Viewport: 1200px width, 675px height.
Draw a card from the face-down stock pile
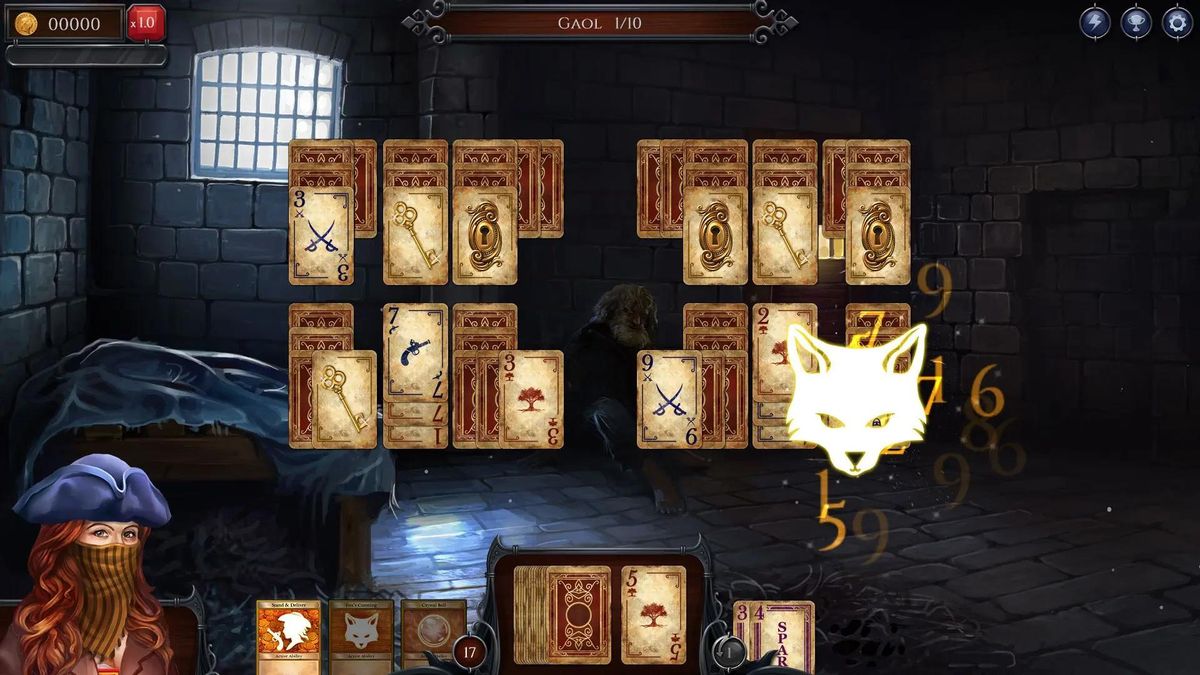576,612
